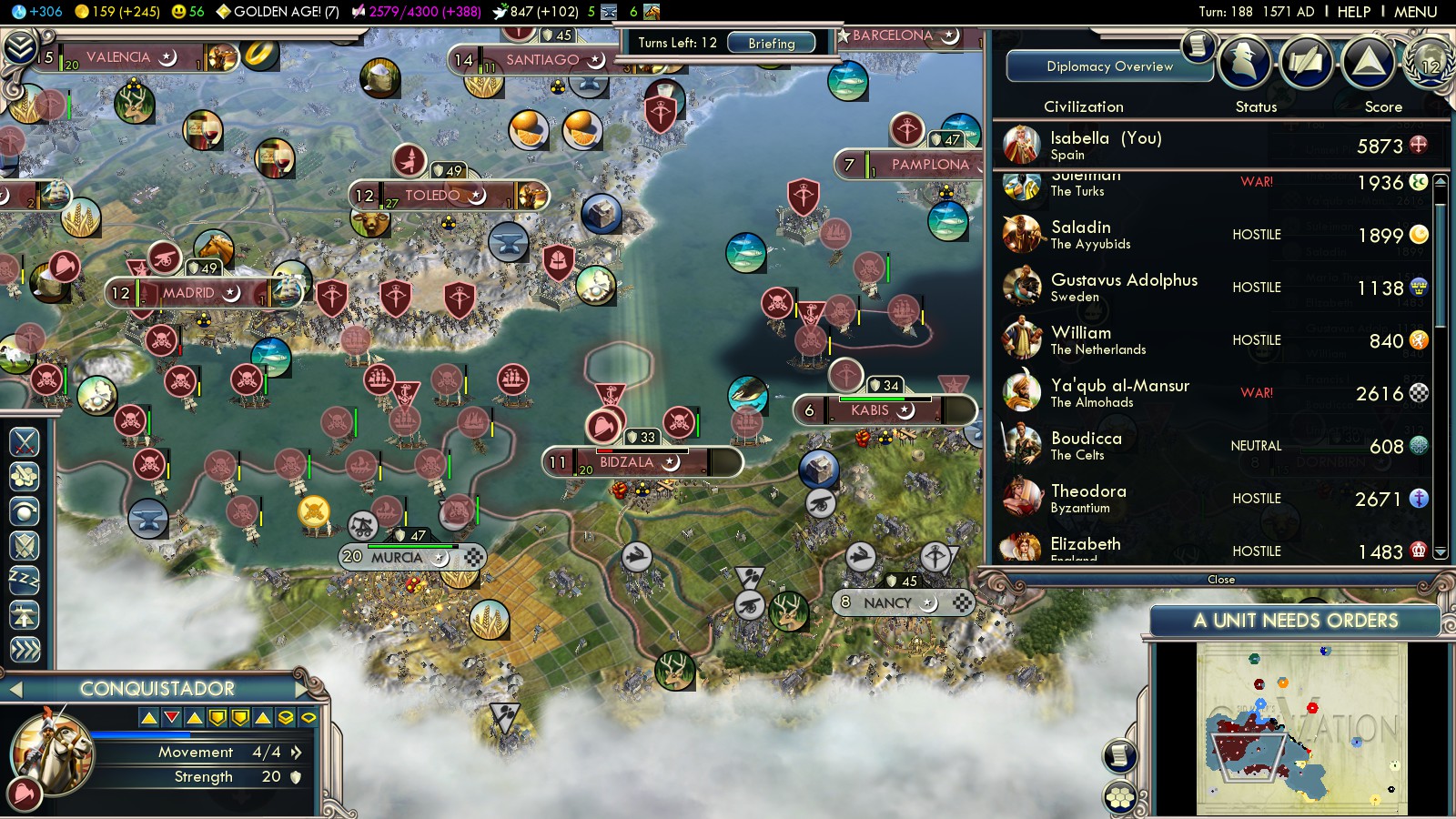The image size is (1456, 819).
Task: Open the game MENU
Action: (x=1415, y=12)
